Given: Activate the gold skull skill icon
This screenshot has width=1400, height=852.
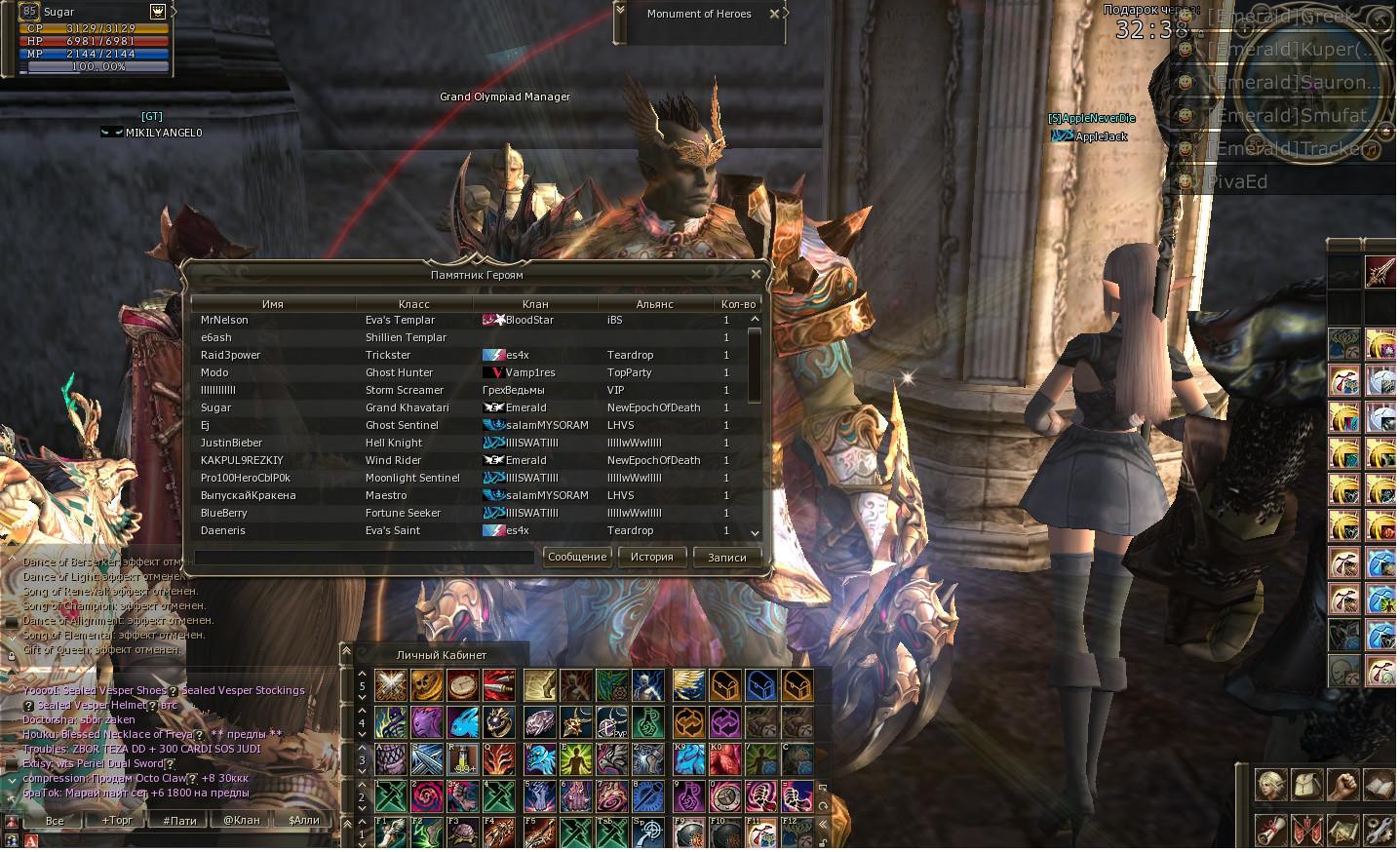Looking at the screenshot, I should click(x=427, y=685).
